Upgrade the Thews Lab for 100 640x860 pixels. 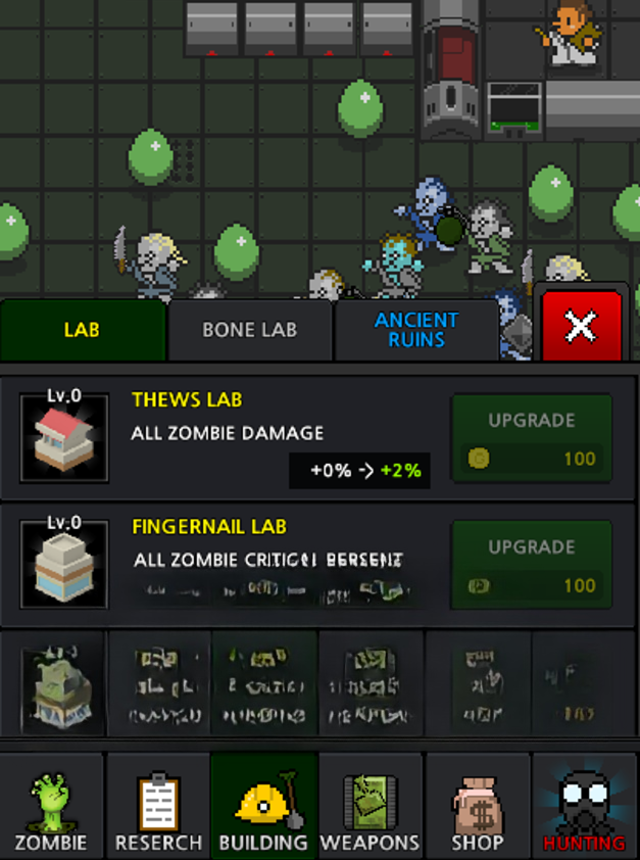(x=531, y=439)
